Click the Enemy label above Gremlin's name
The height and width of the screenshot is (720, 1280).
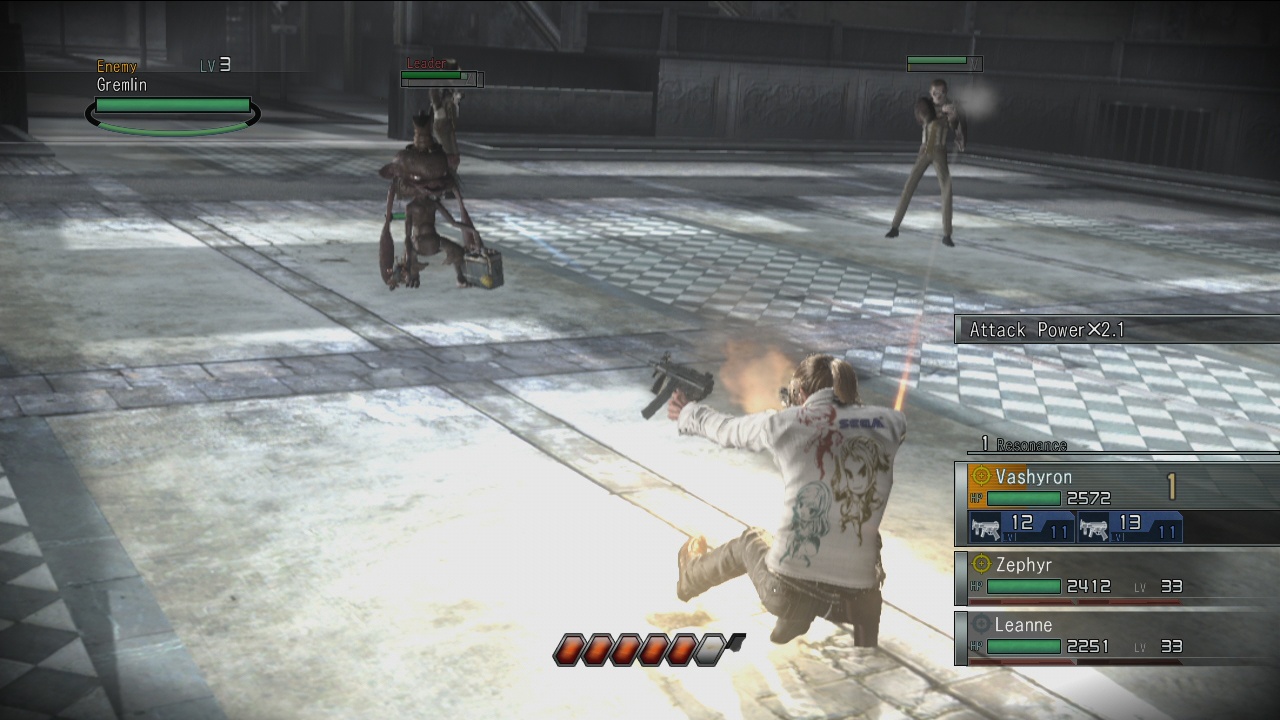[117, 66]
